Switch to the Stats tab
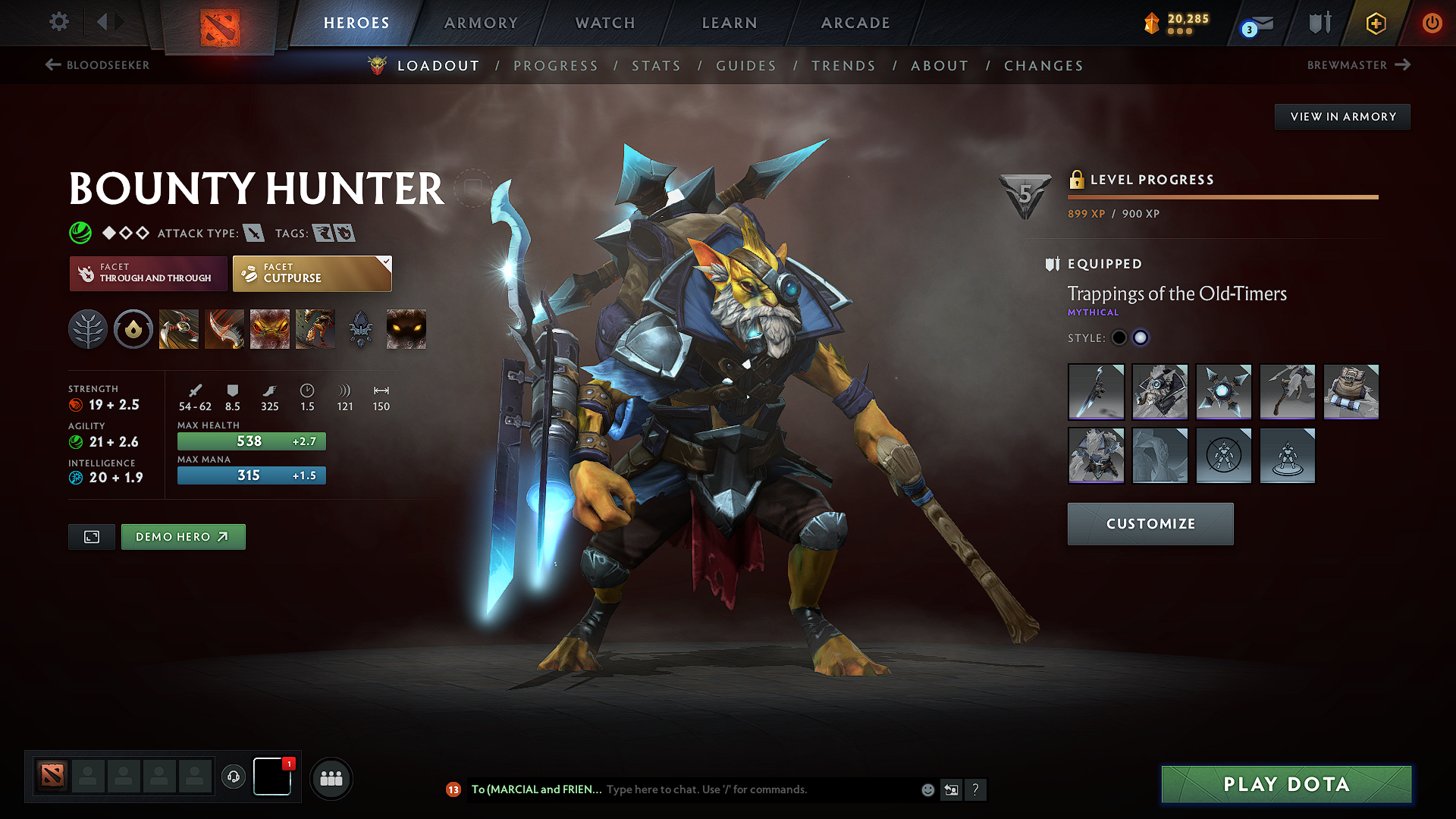The image size is (1456, 819). pyautogui.click(x=656, y=65)
